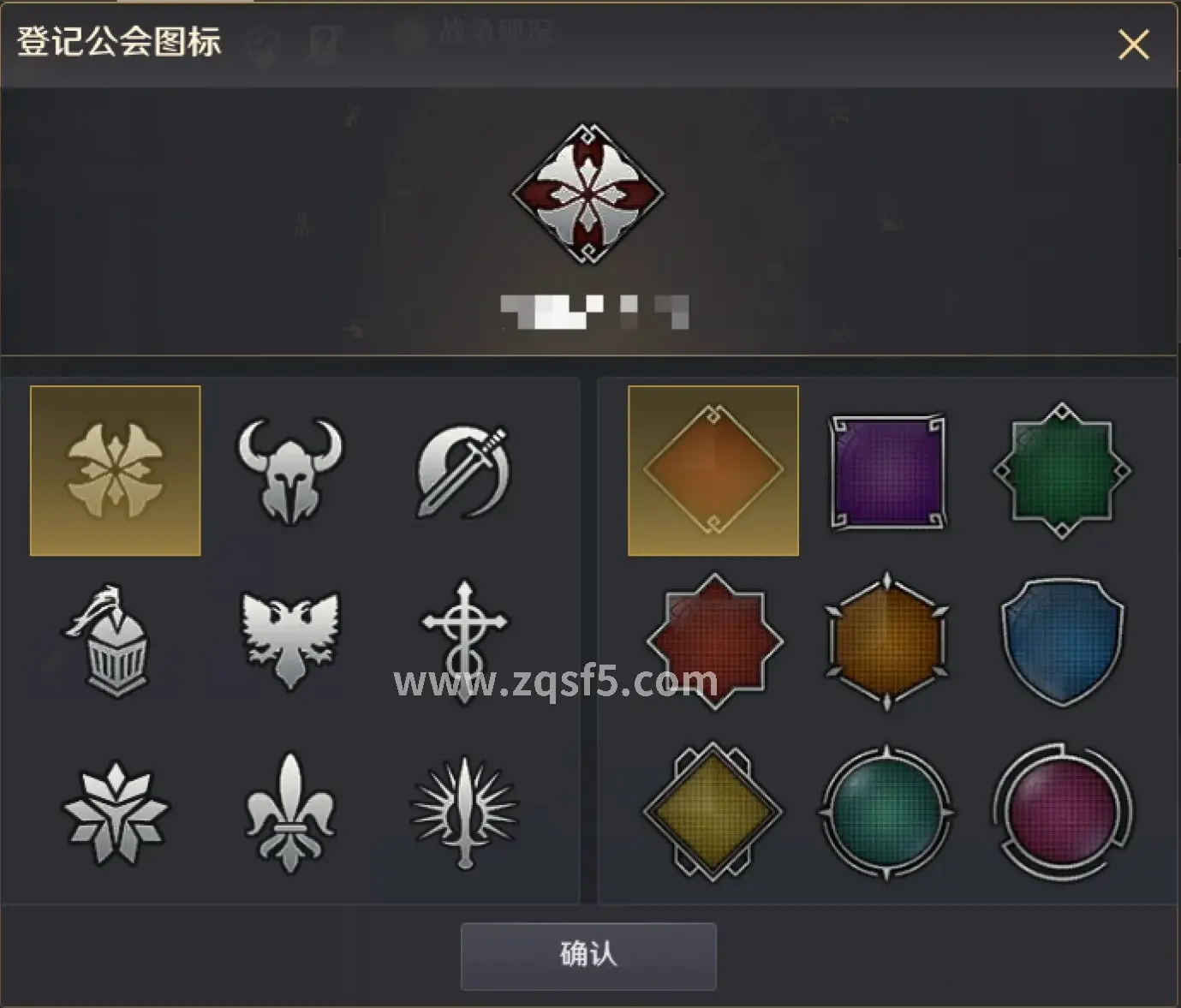This screenshot has width=1181, height=1008.
Task: Select the horned helmet emblem symbol
Action: pyautogui.click(x=289, y=468)
